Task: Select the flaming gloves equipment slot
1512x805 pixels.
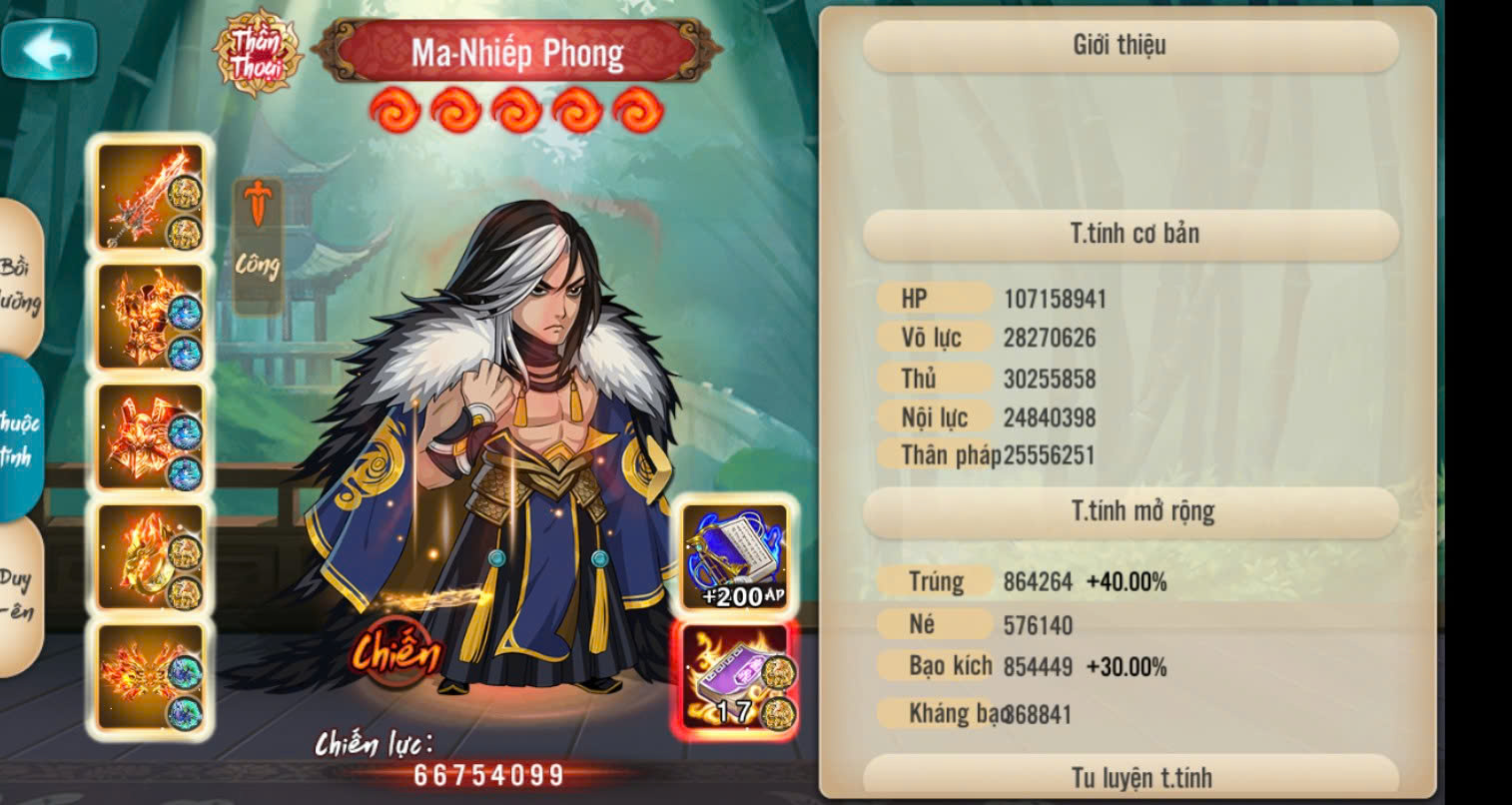Action: 150,436
